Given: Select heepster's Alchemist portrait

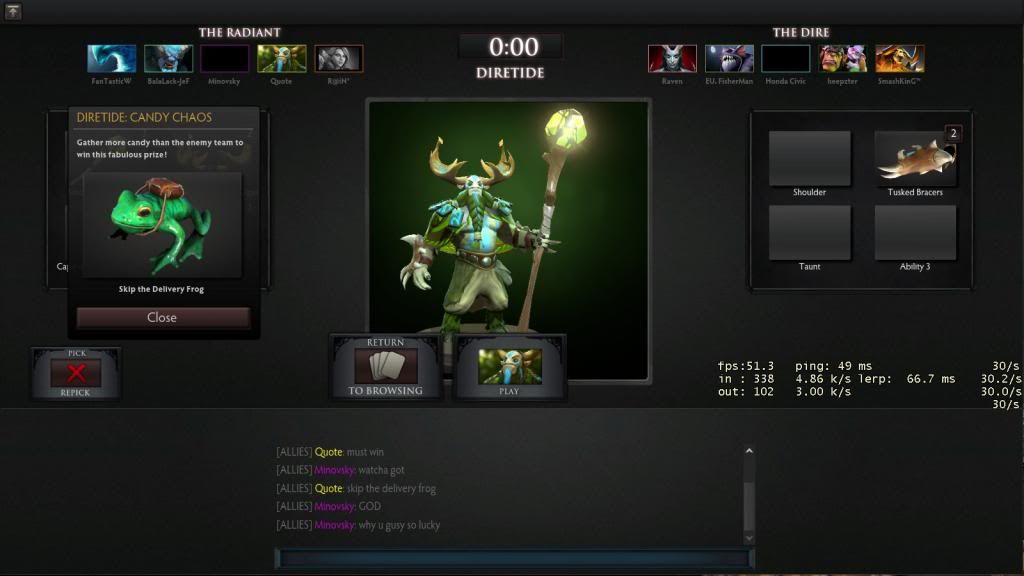Looking at the screenshot, I should [x=843, y=59].
